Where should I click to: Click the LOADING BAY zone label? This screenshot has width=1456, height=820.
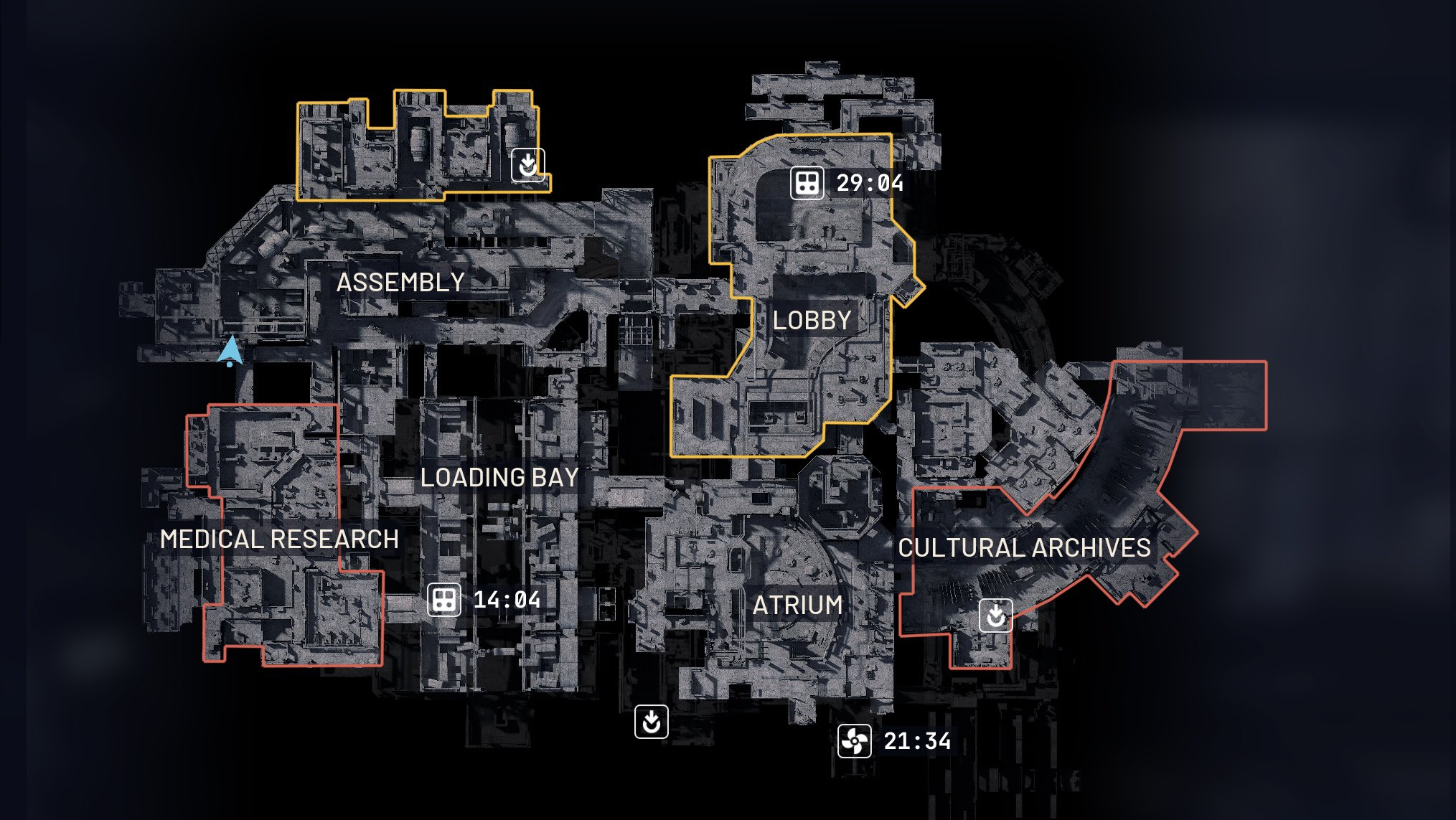pyautogui.click(x=499, y=477)
